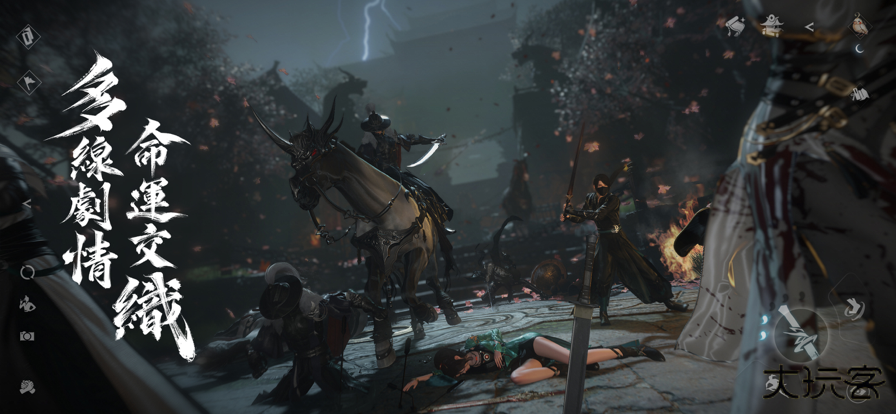Tap the diamond horse mount icon

pos(27,80)
